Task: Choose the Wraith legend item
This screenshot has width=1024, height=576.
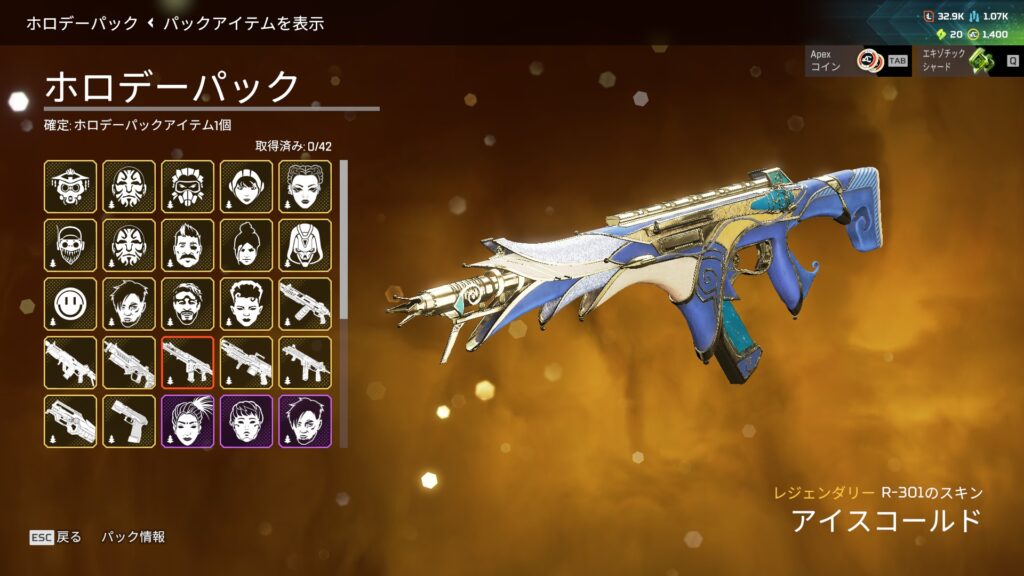Action: [x=247, y=245]
